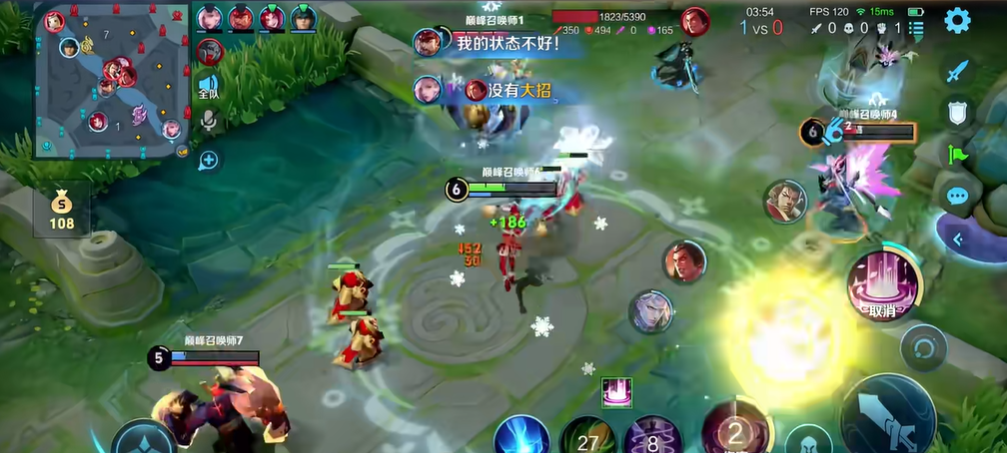The width and height of the screenshot is (1007, 453).
Task: Tap the minimap
Action: click(x=111, y=81)
